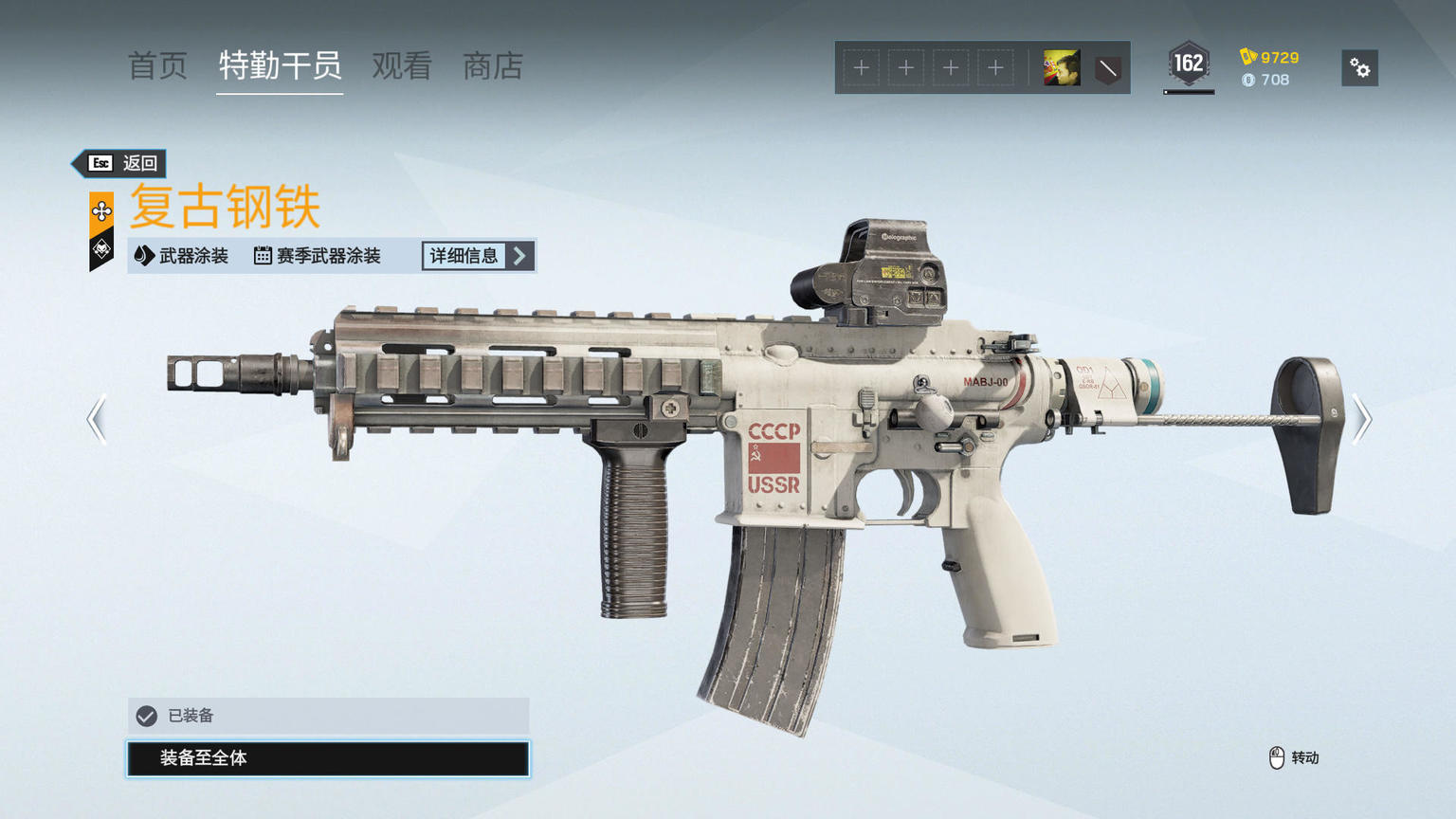Click the 9729 renown currency counter
Screen dimensions: 1456x819
coord(1270,58)
